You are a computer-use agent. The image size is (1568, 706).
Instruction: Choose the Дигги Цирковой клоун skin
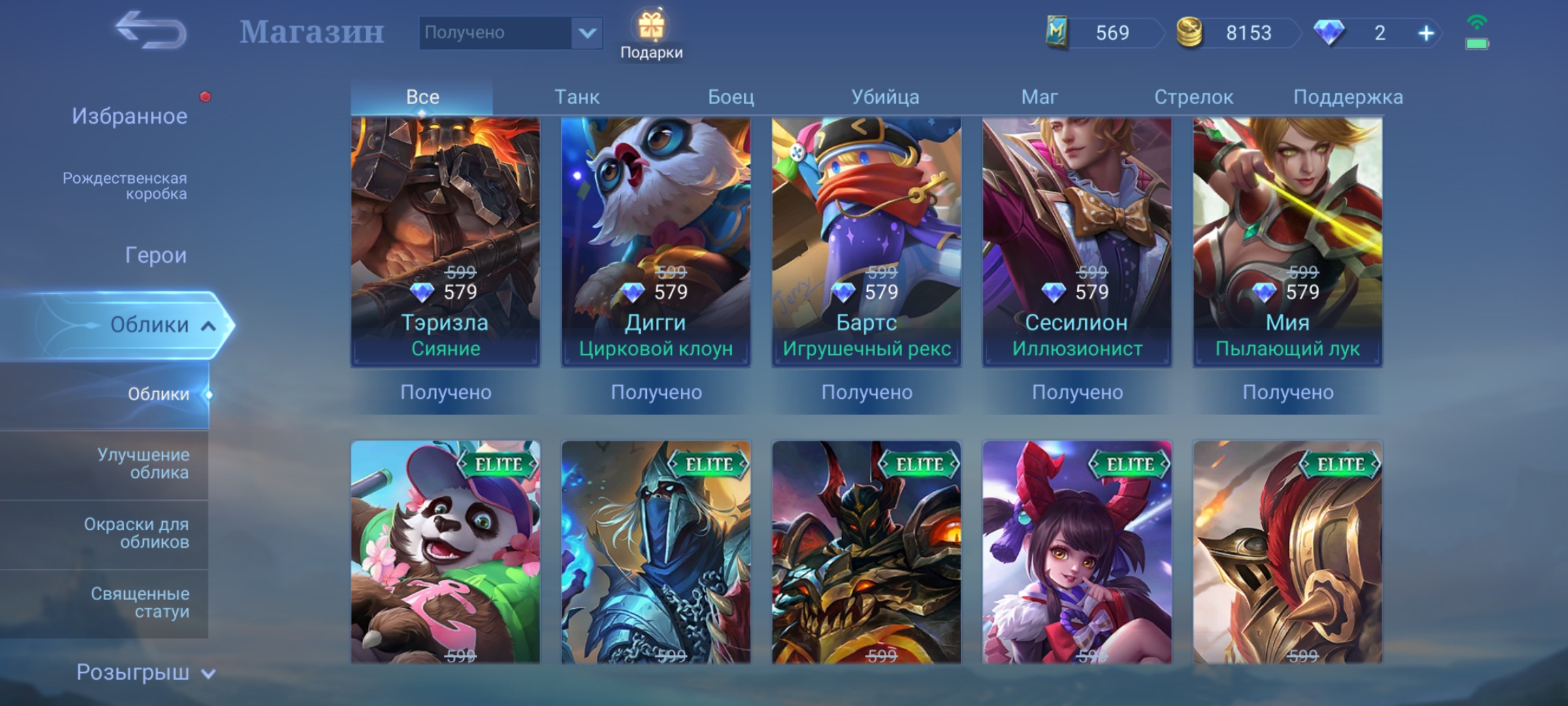pos(656,242)
